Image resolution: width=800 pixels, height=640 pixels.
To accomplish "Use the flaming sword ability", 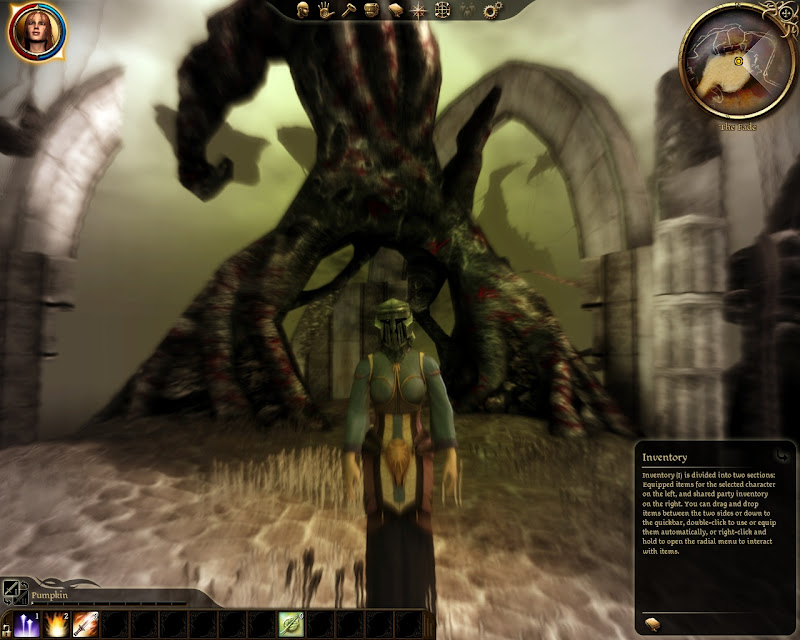I will pyautogui.click(x=86, y=623).
